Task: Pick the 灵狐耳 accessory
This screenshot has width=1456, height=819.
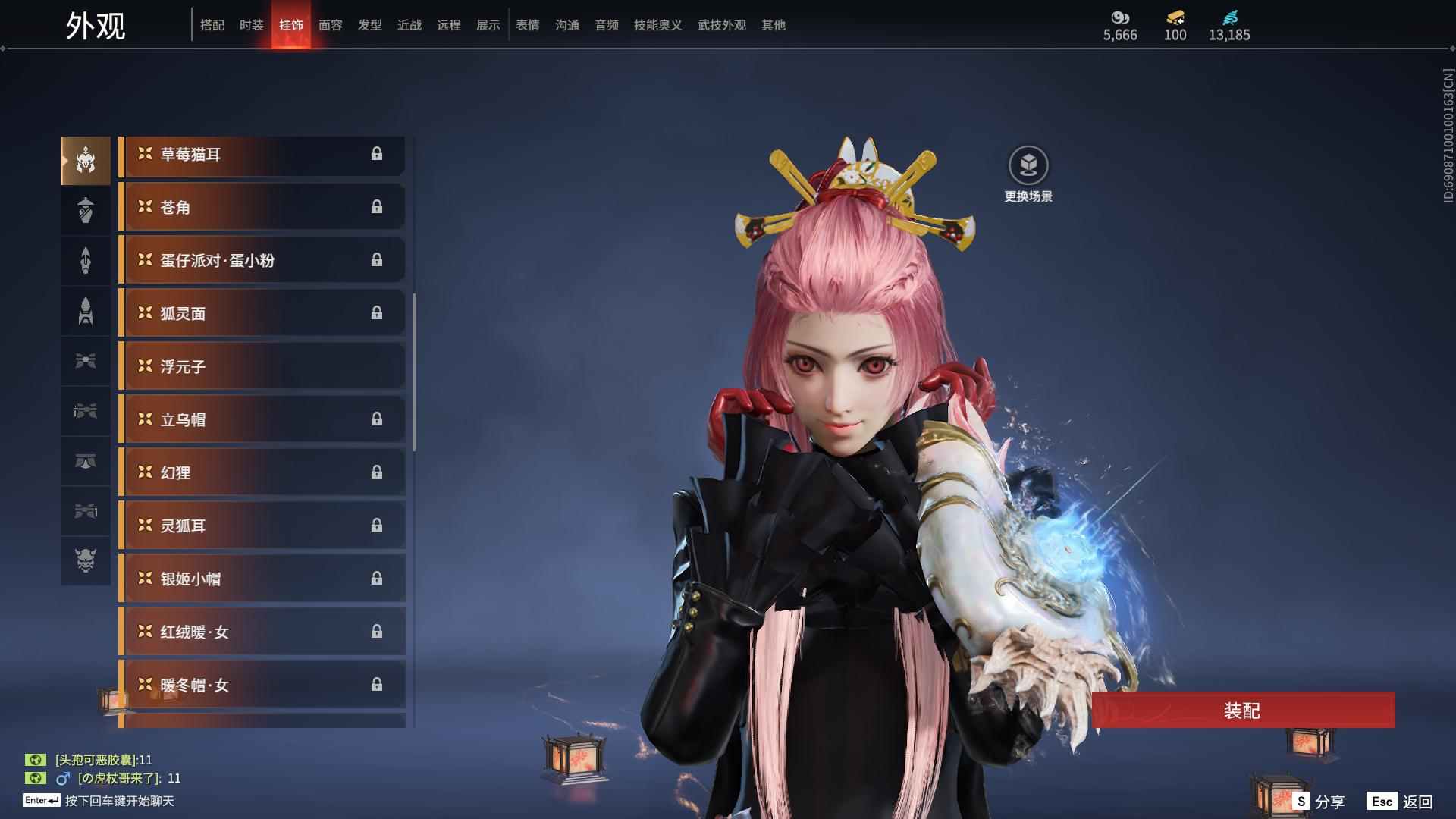Action: click(262, 526)
